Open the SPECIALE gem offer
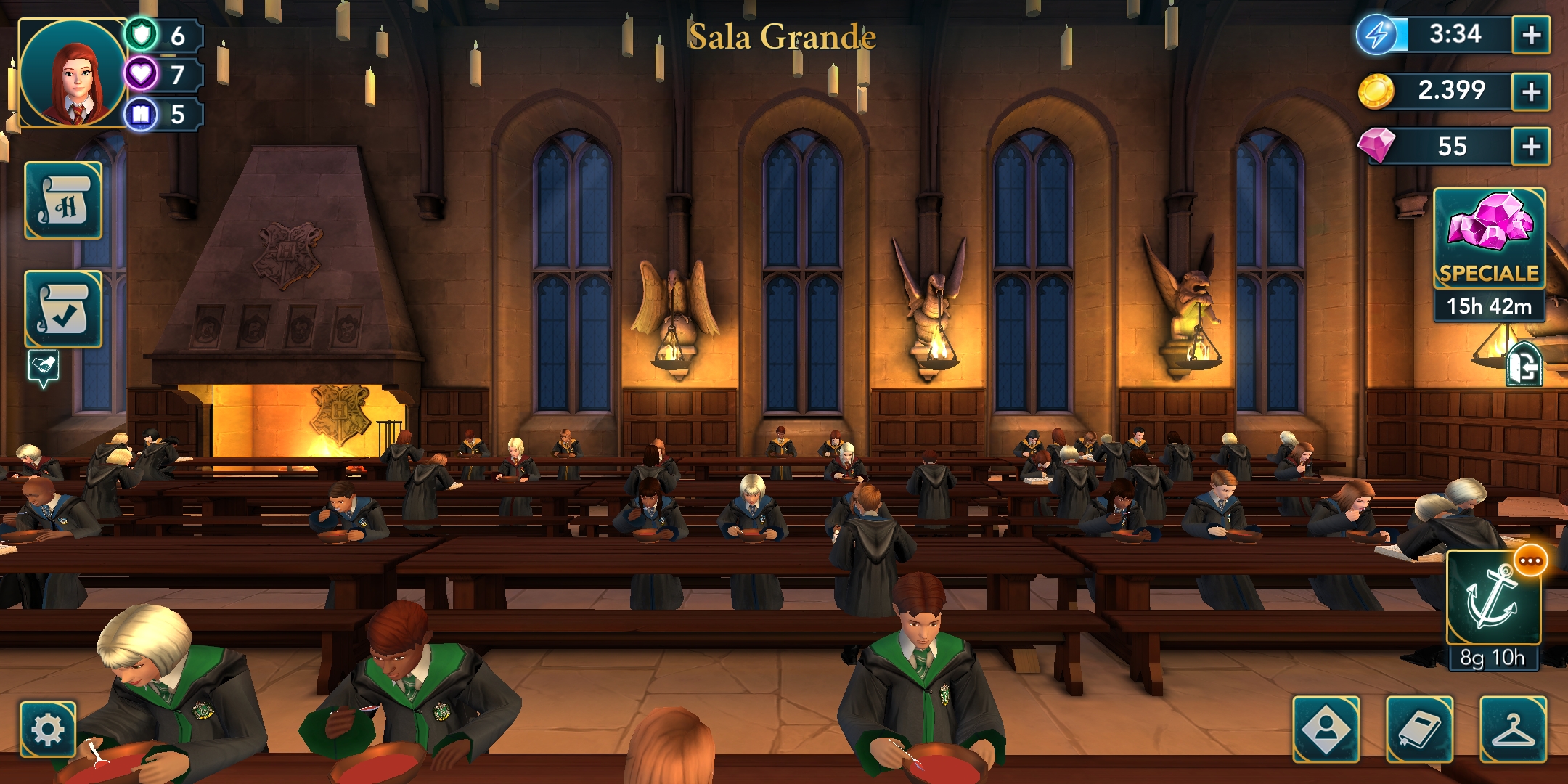The width and height of the screenshot is (1568, 784). pyautogui.click(x=1490, y=240)
